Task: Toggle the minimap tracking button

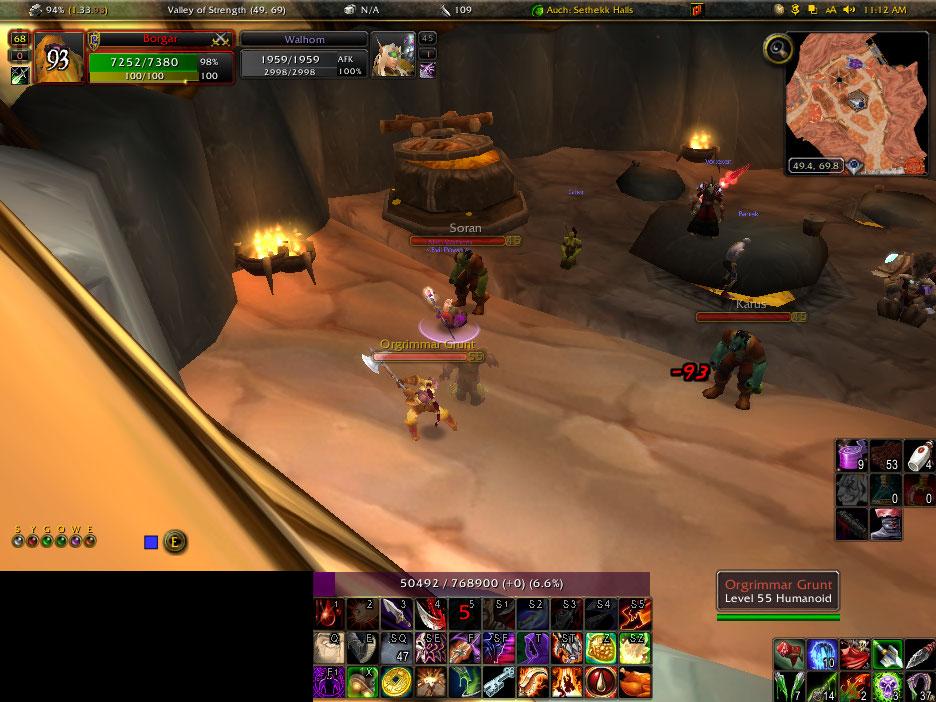Action: tap(777, 48)
